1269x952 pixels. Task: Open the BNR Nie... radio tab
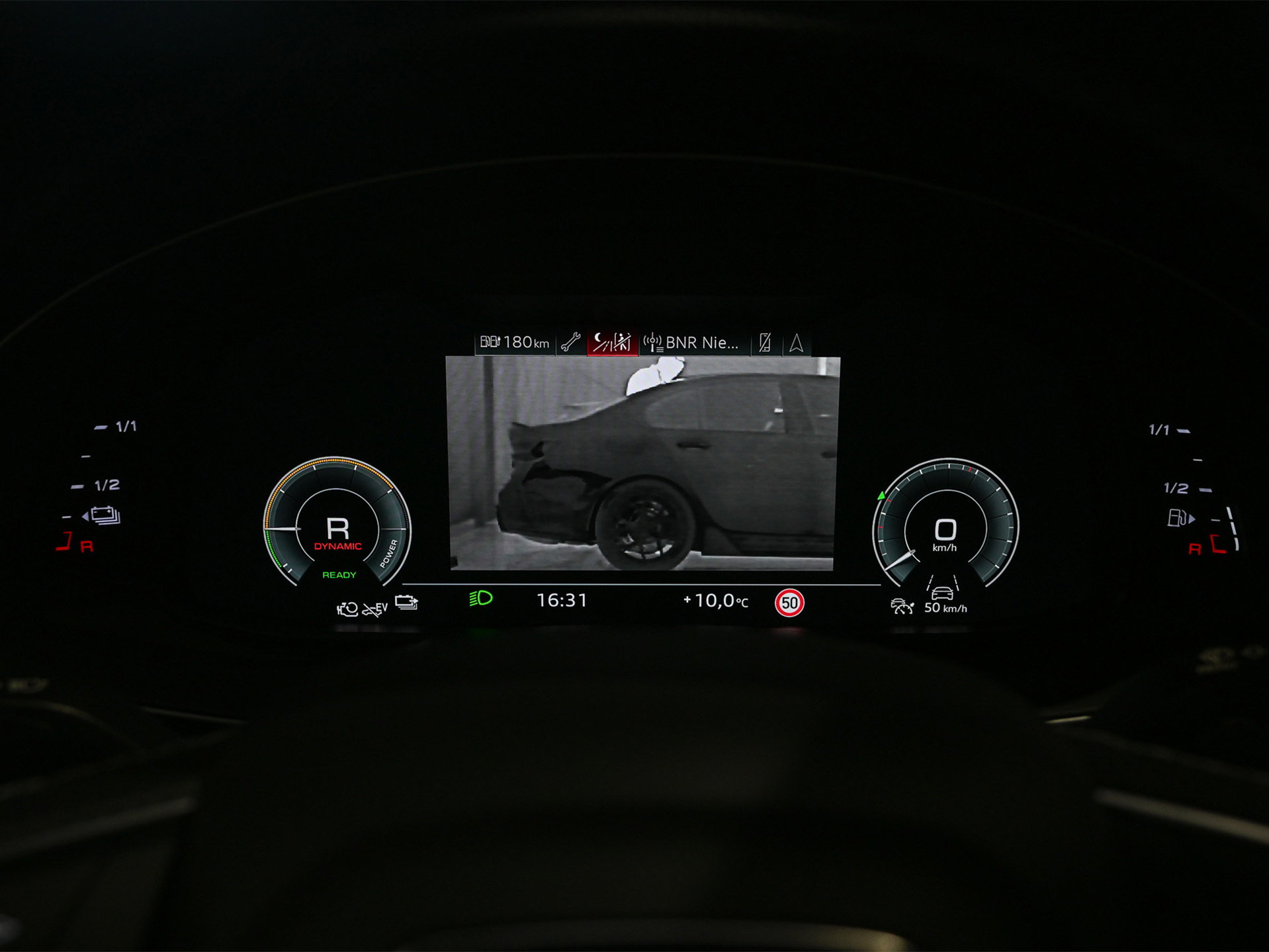pos(693,343)
